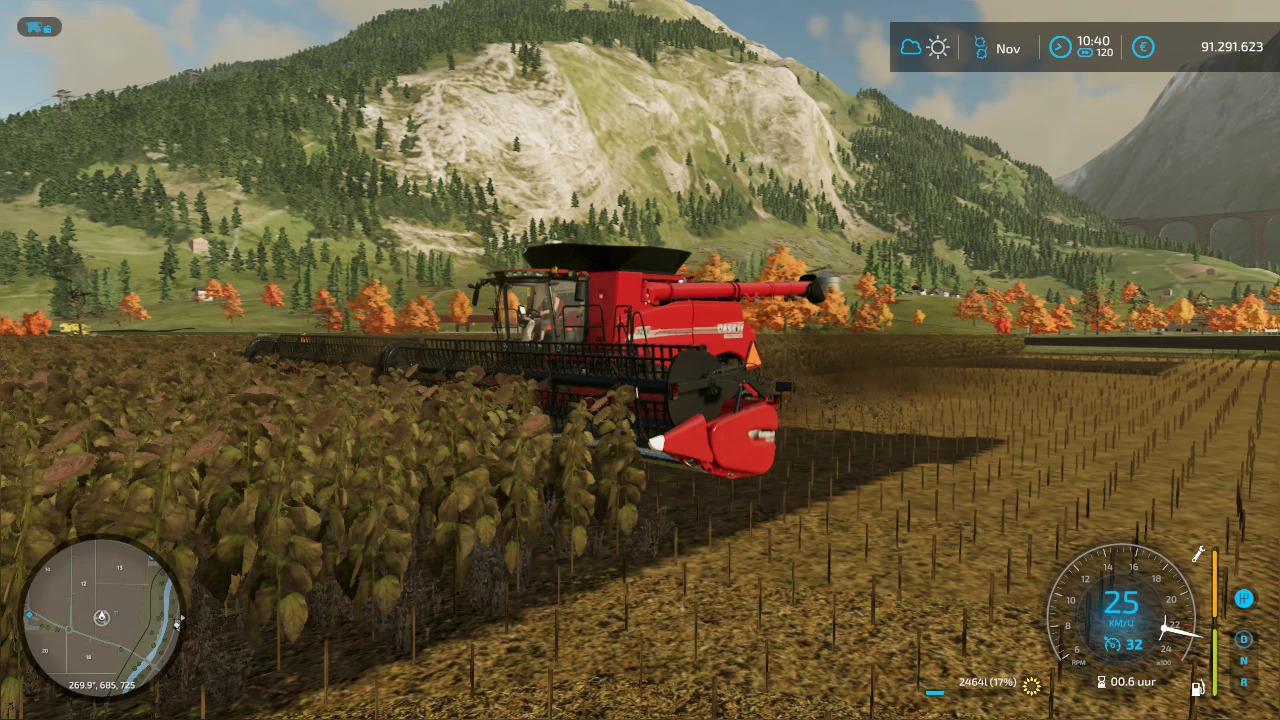Click the euro currency icon
This screenshot has height=720, width=1280.
click(1143, 47)
